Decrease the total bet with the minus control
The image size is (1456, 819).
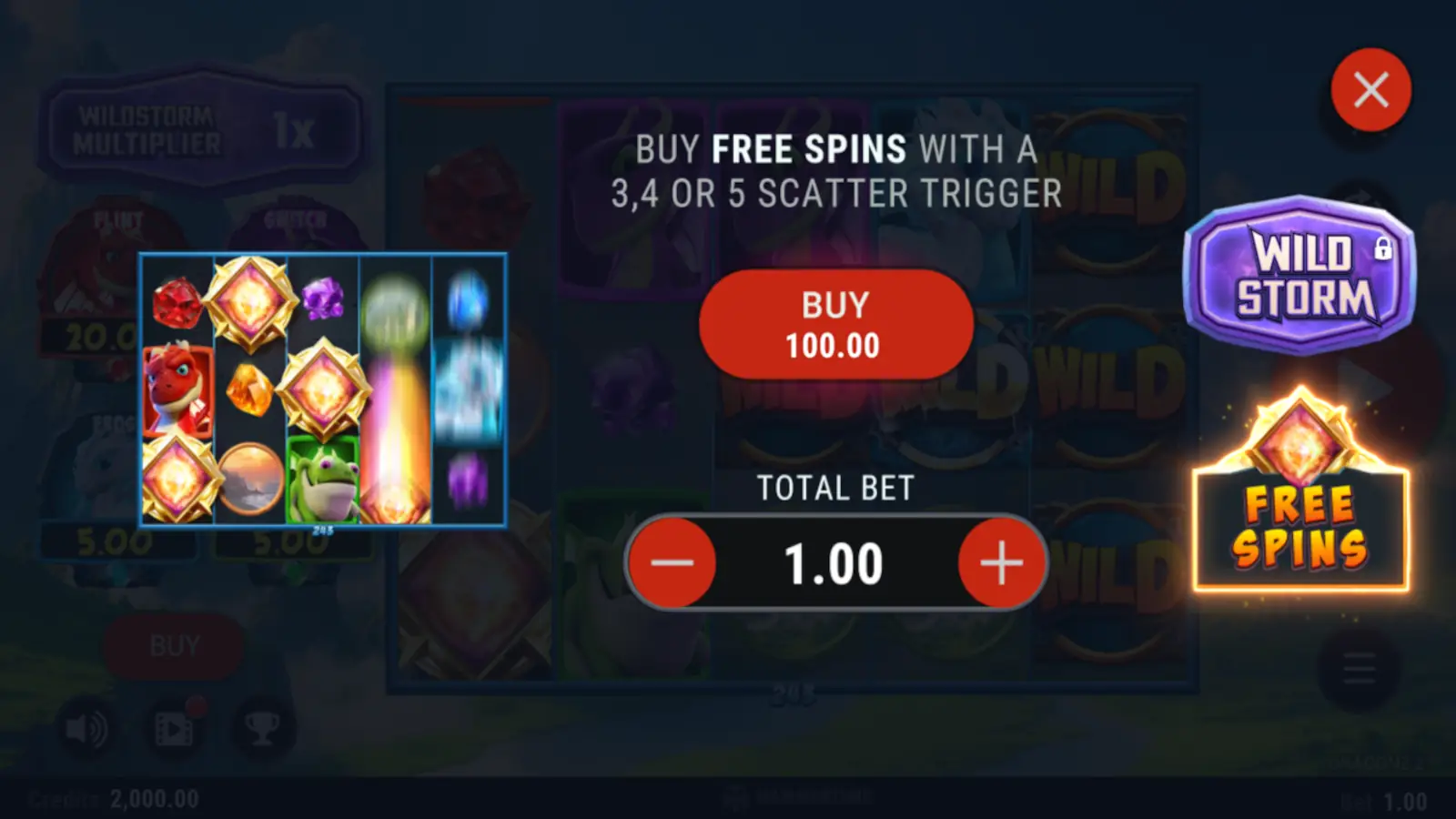point(672,562)
